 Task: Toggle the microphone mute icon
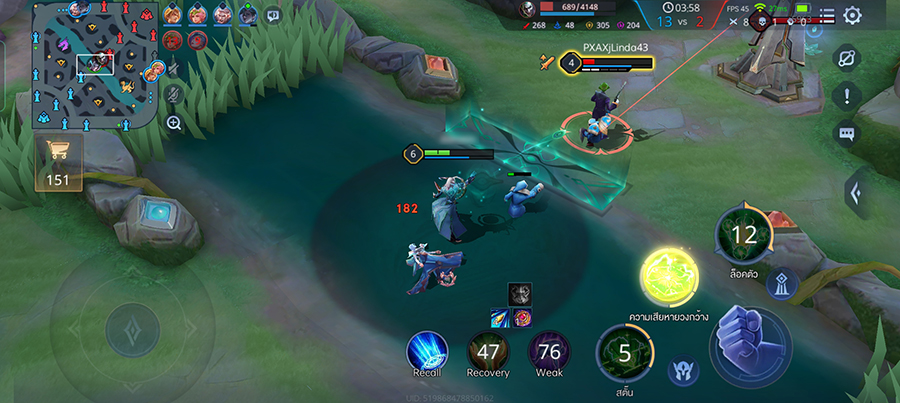174,95
